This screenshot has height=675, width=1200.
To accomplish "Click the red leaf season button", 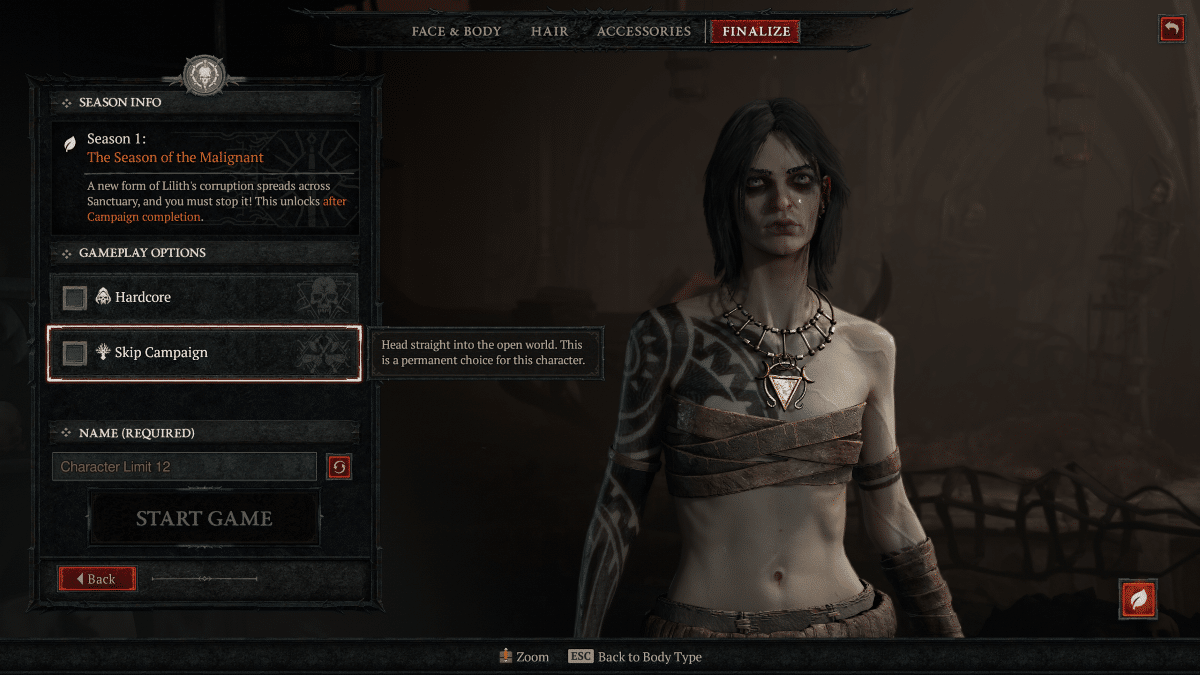I will tap(1138, 599).
